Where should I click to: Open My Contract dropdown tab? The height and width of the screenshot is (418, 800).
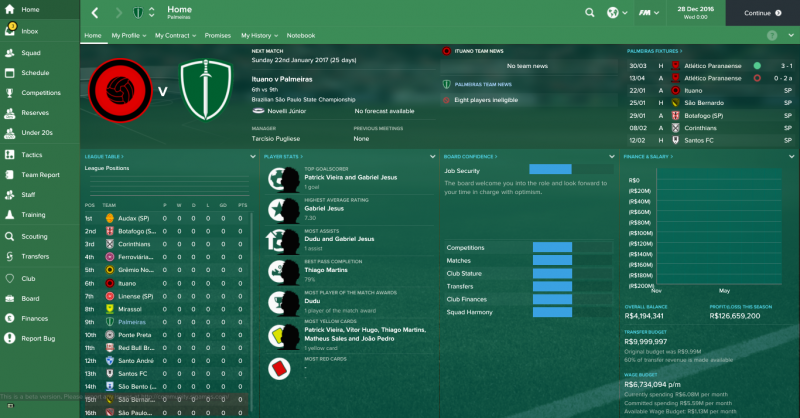click(x=178, y=35)
